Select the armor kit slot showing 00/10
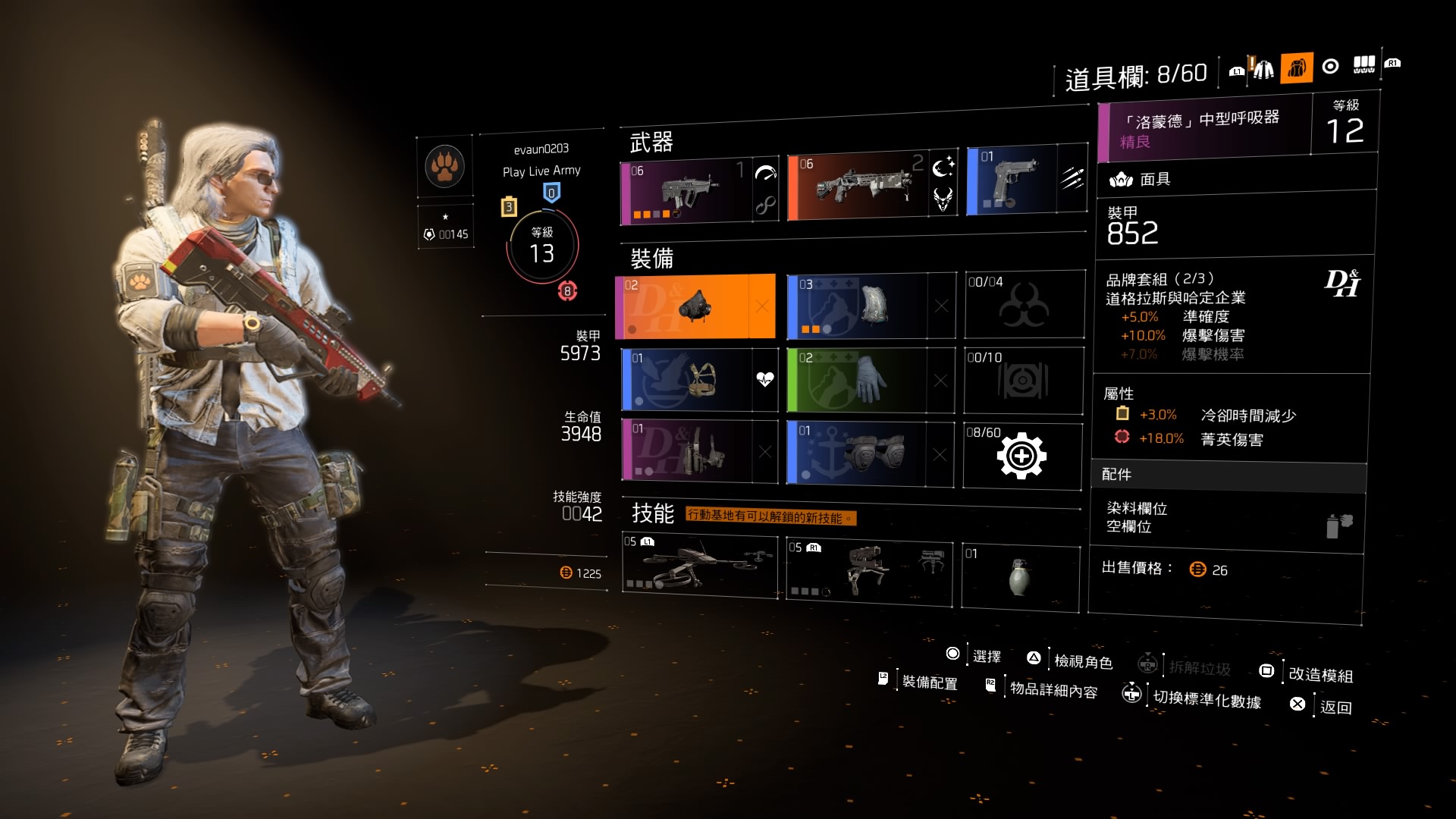 (x=1023, y=380)
